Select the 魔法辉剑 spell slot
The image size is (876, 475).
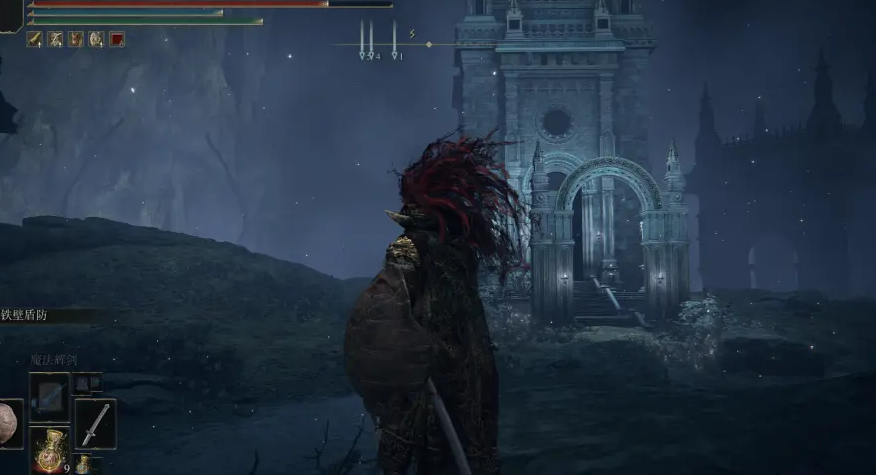tap(49, 397)
